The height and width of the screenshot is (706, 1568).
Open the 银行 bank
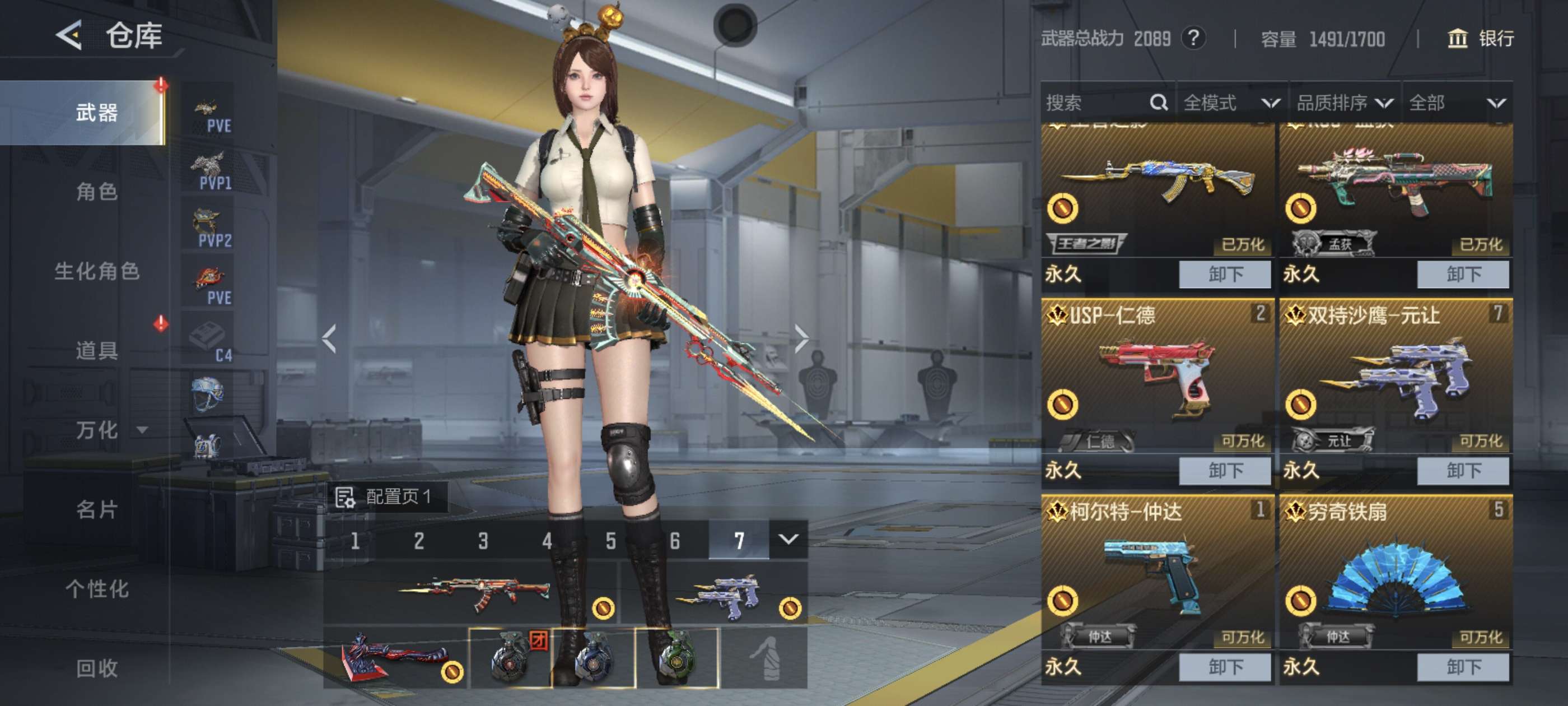click(1480, 39)
